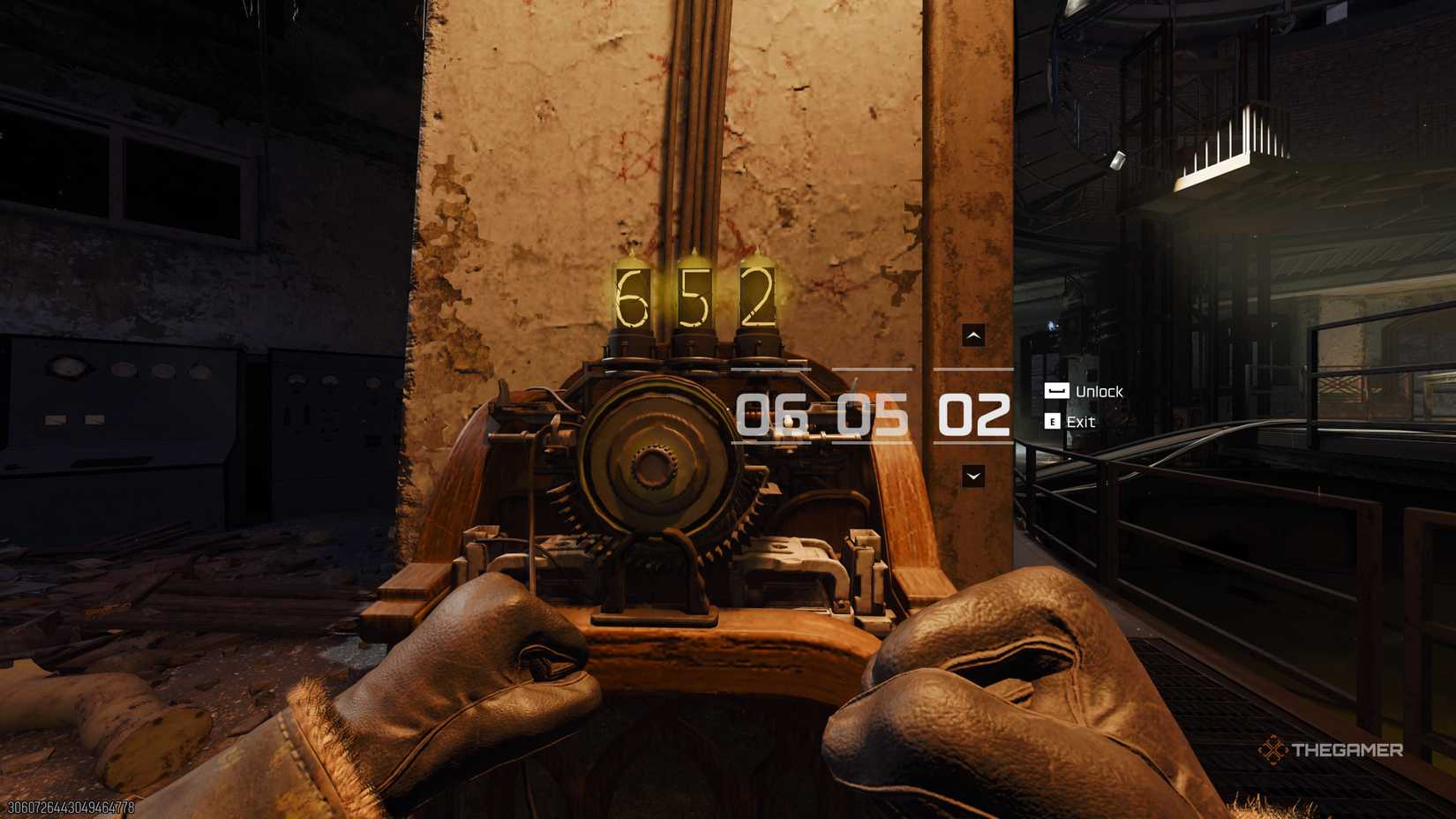Click the up arrow above the code dial
This screenshot has width=1456, height=819.
point(973,335)
